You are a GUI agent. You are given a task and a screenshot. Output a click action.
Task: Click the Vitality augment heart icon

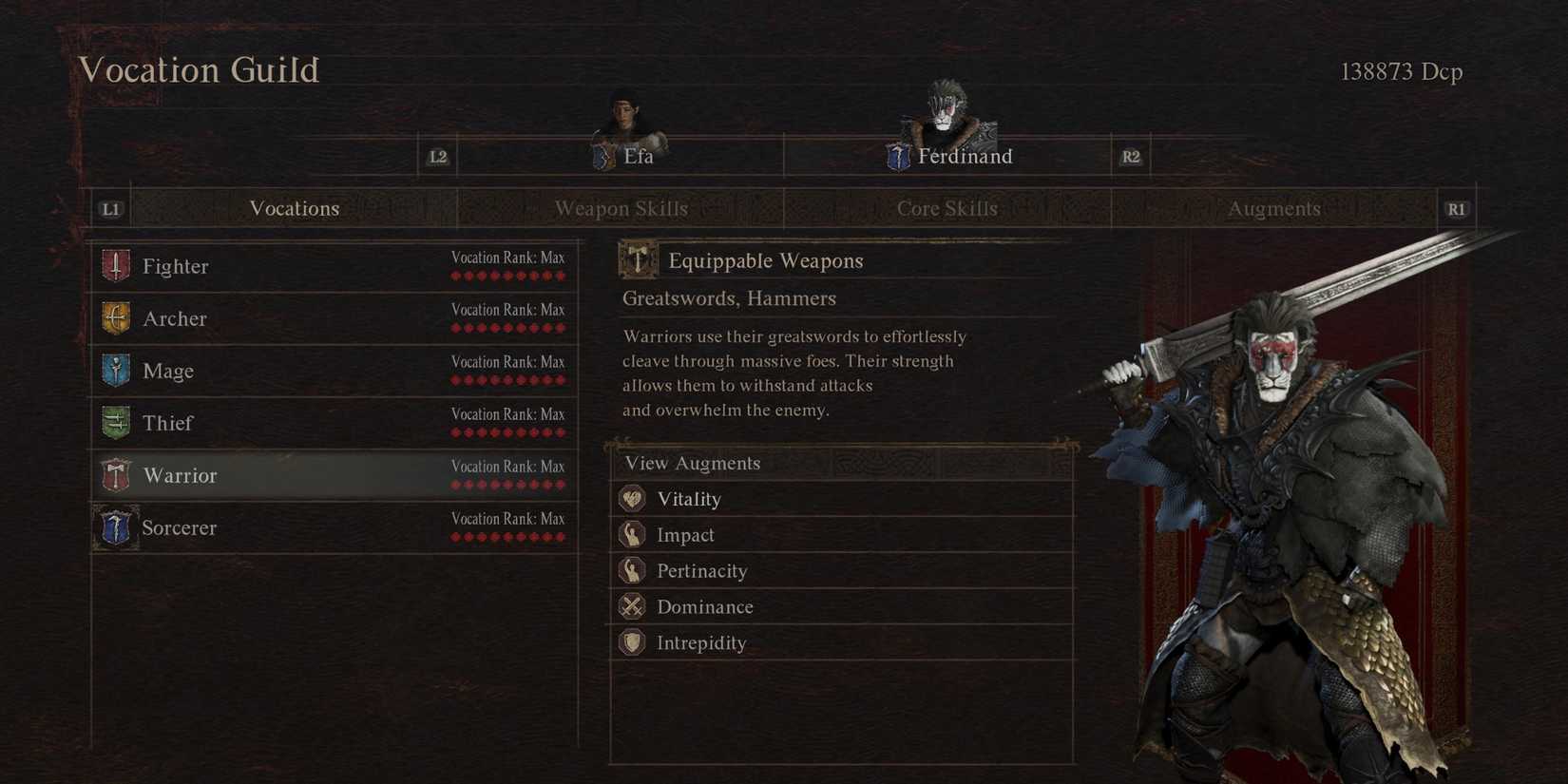(634, 498)
